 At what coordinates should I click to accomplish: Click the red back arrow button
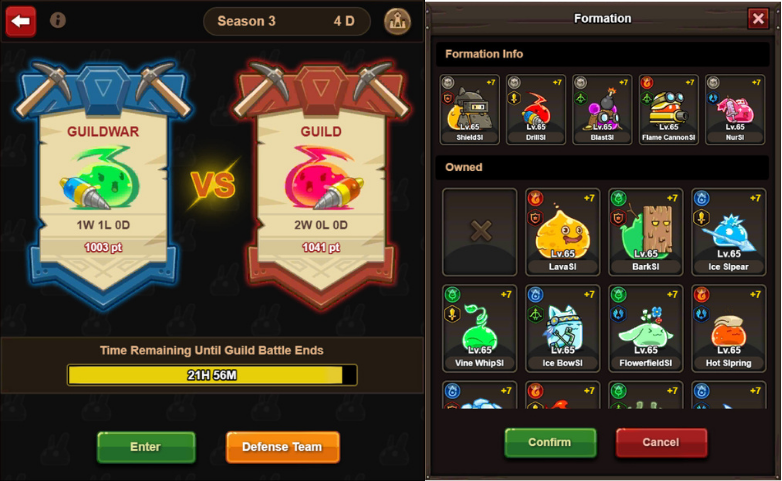coord(21,20)
